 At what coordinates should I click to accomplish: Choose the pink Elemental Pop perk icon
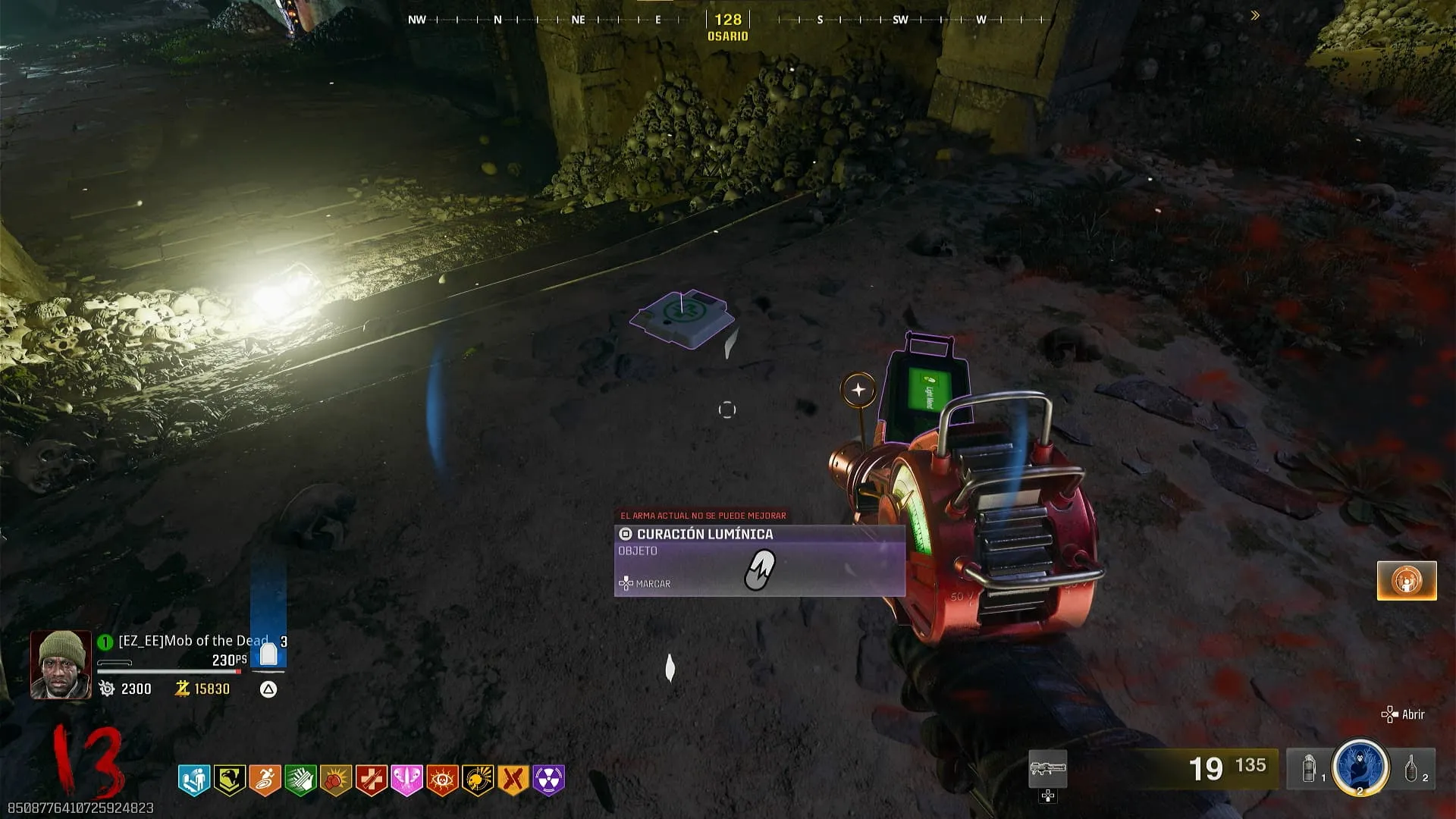[407, 780]
